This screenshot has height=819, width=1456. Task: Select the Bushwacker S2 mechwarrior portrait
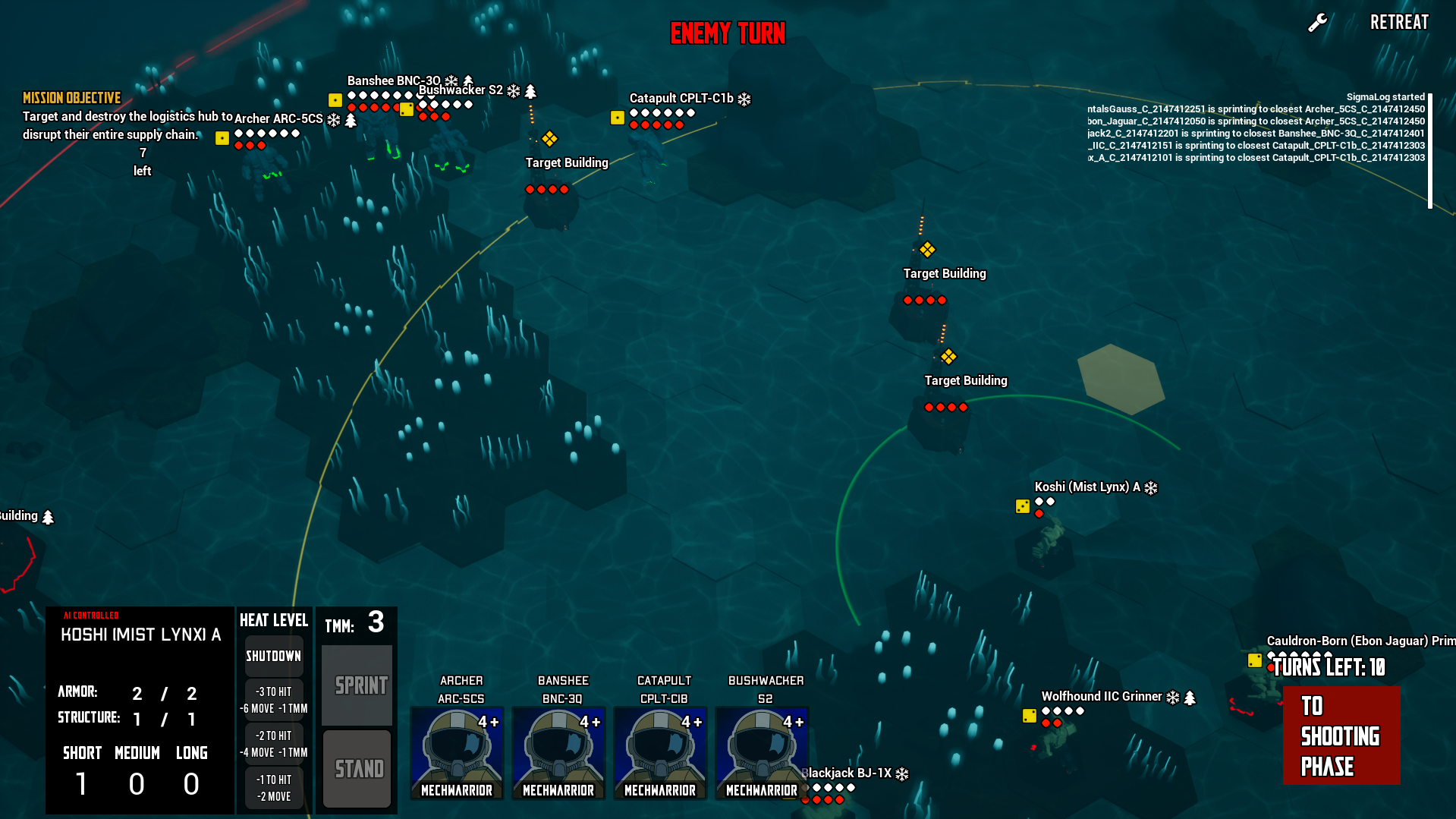762,752
